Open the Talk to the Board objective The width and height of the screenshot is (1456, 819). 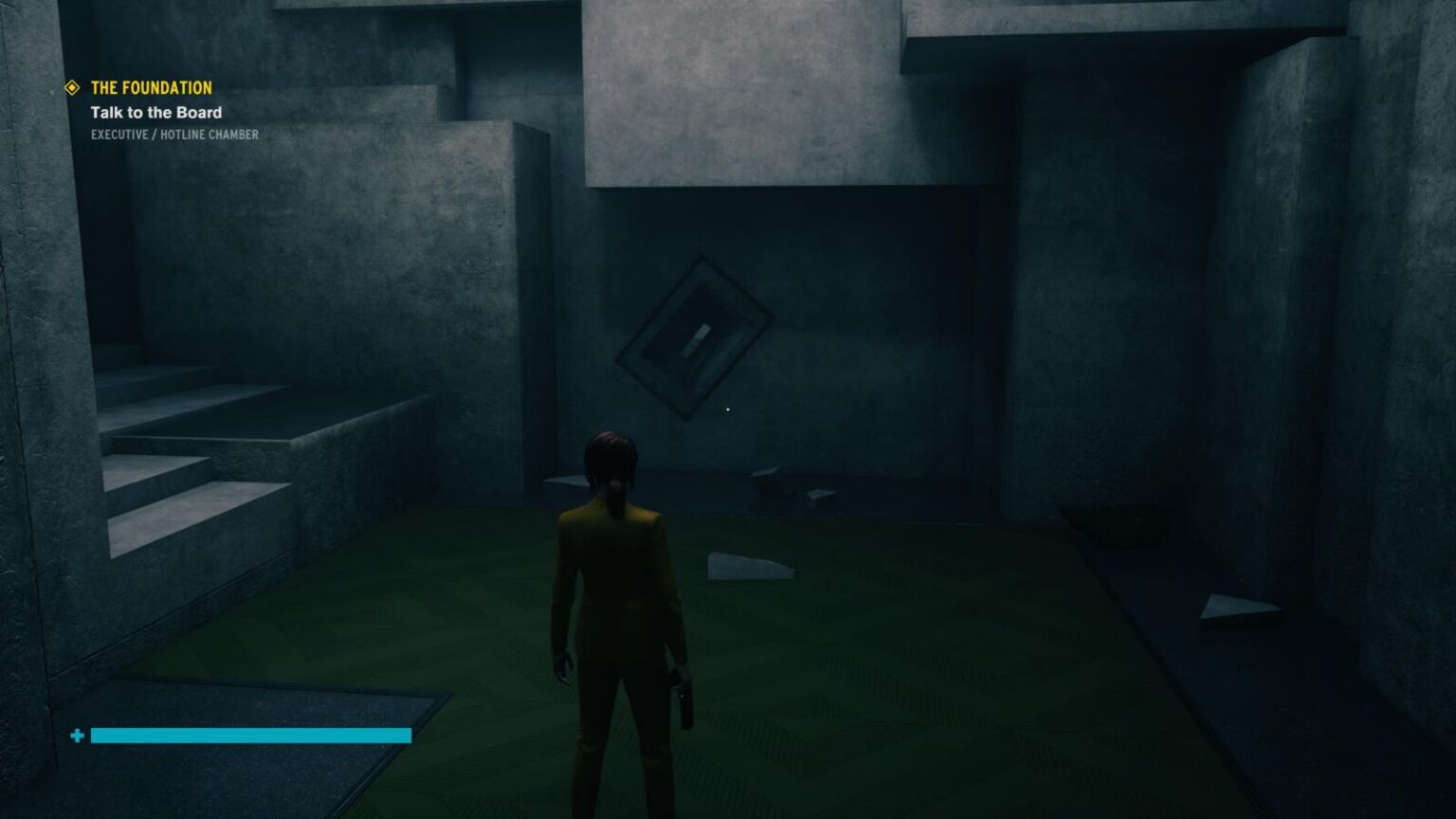155,113
